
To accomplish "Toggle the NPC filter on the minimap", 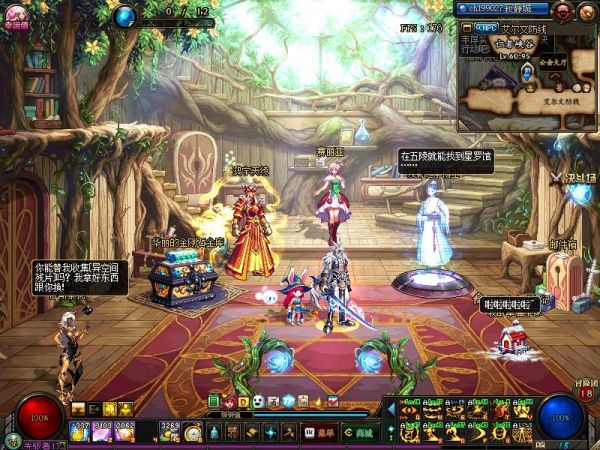I will [x=488, y=29].
